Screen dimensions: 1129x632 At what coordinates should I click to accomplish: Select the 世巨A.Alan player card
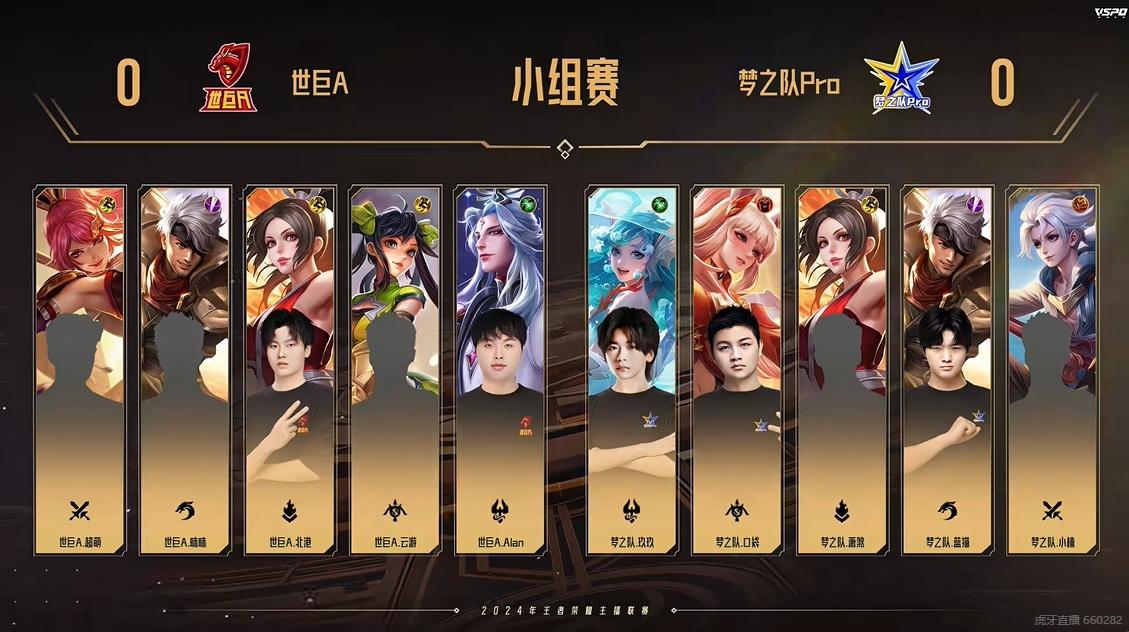click(500, 370)
